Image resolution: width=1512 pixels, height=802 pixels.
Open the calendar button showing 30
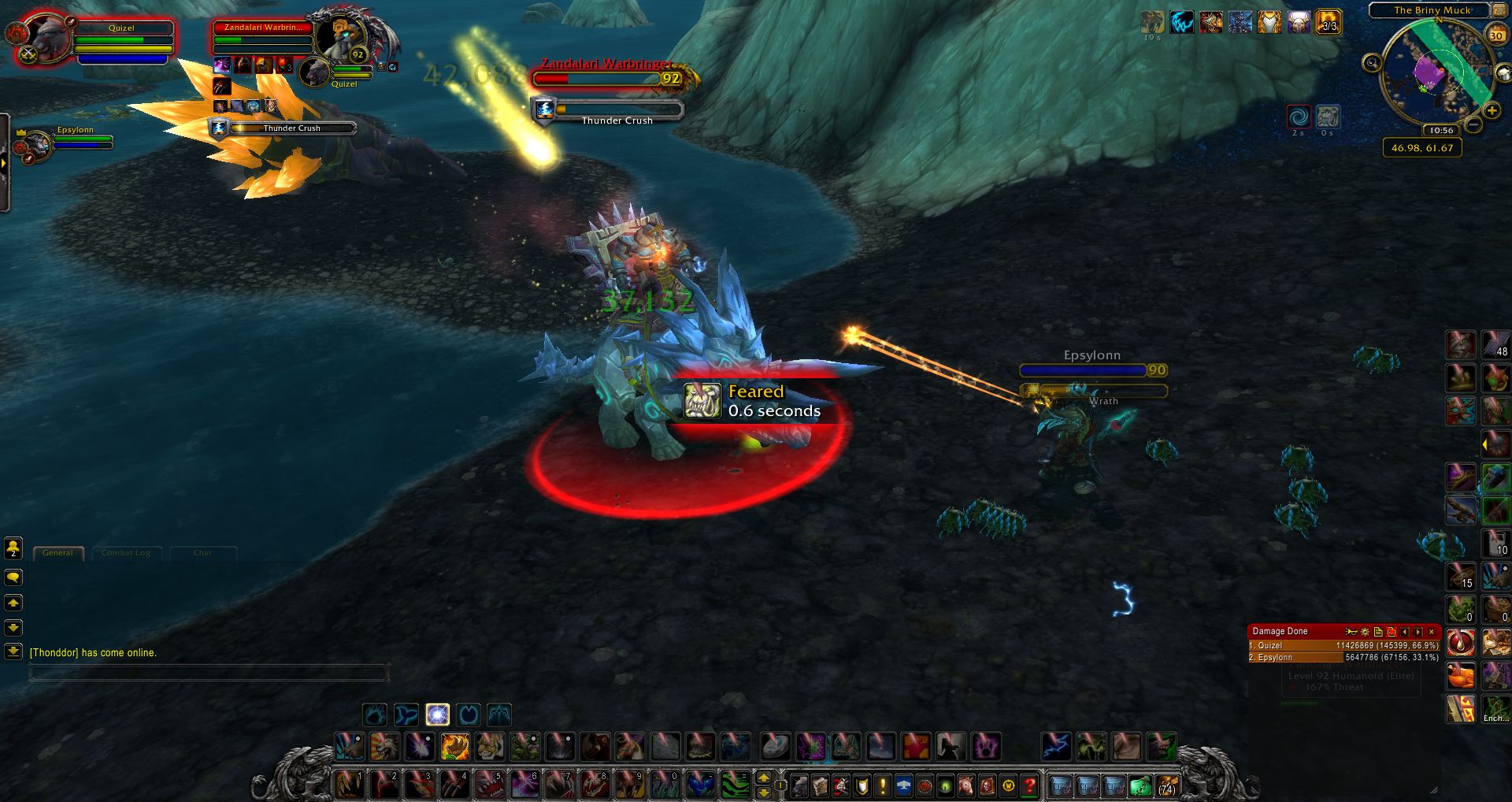(x=1495, y=35)
